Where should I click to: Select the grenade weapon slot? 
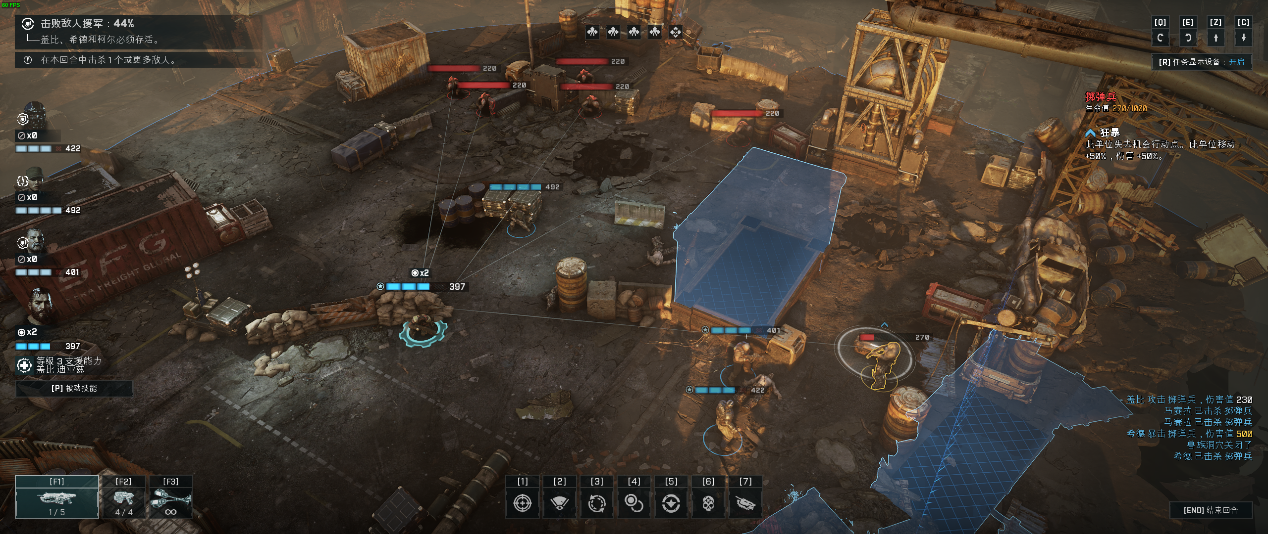tap(170, 497)
